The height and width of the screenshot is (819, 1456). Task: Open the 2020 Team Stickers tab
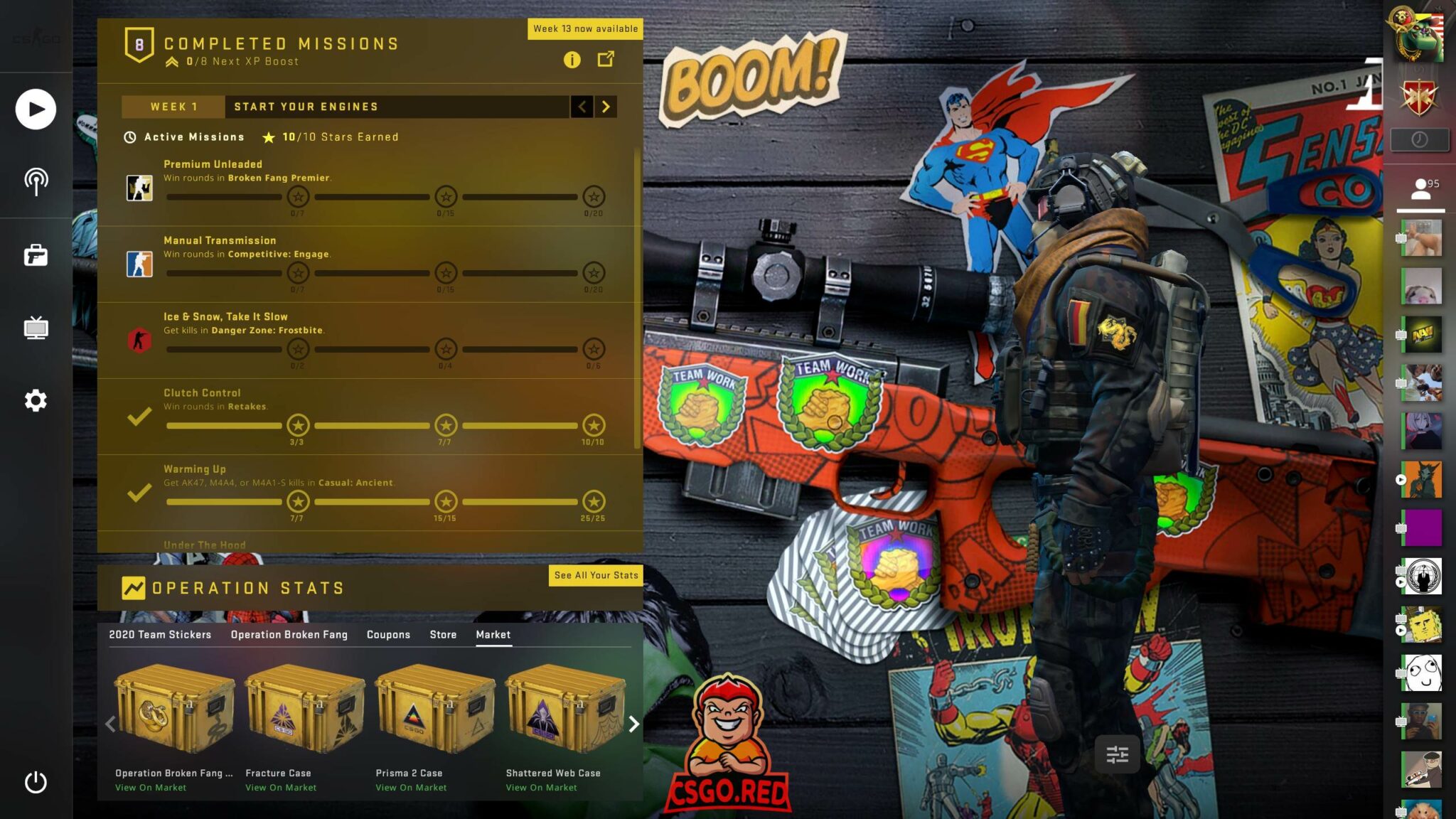click(159, 634)
